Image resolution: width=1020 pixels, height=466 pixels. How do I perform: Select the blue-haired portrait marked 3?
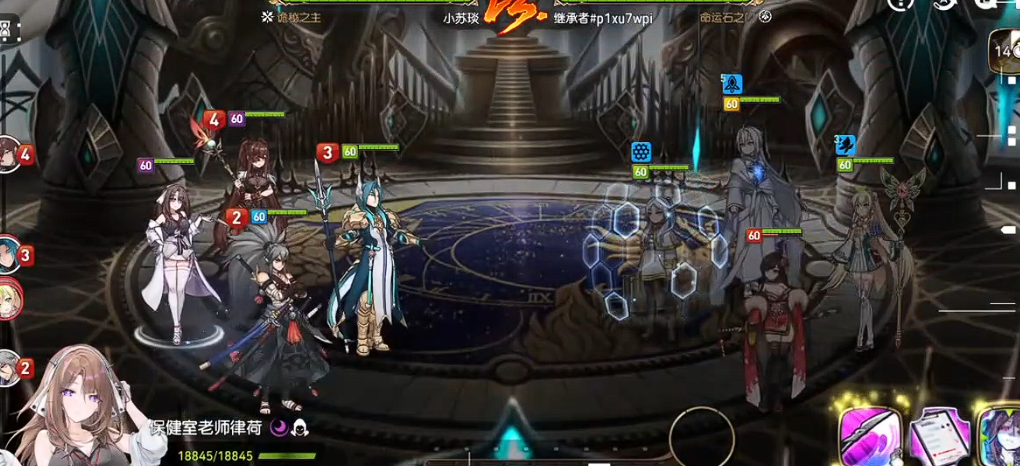pyautogui.click(x=10, y=252)
